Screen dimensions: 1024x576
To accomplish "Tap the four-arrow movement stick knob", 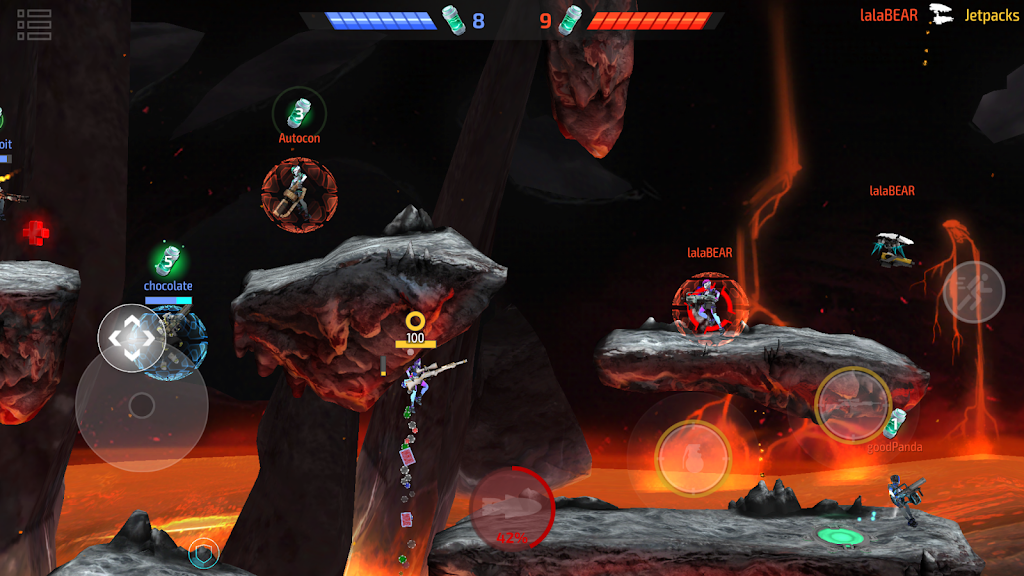I will tap(132, 338).
